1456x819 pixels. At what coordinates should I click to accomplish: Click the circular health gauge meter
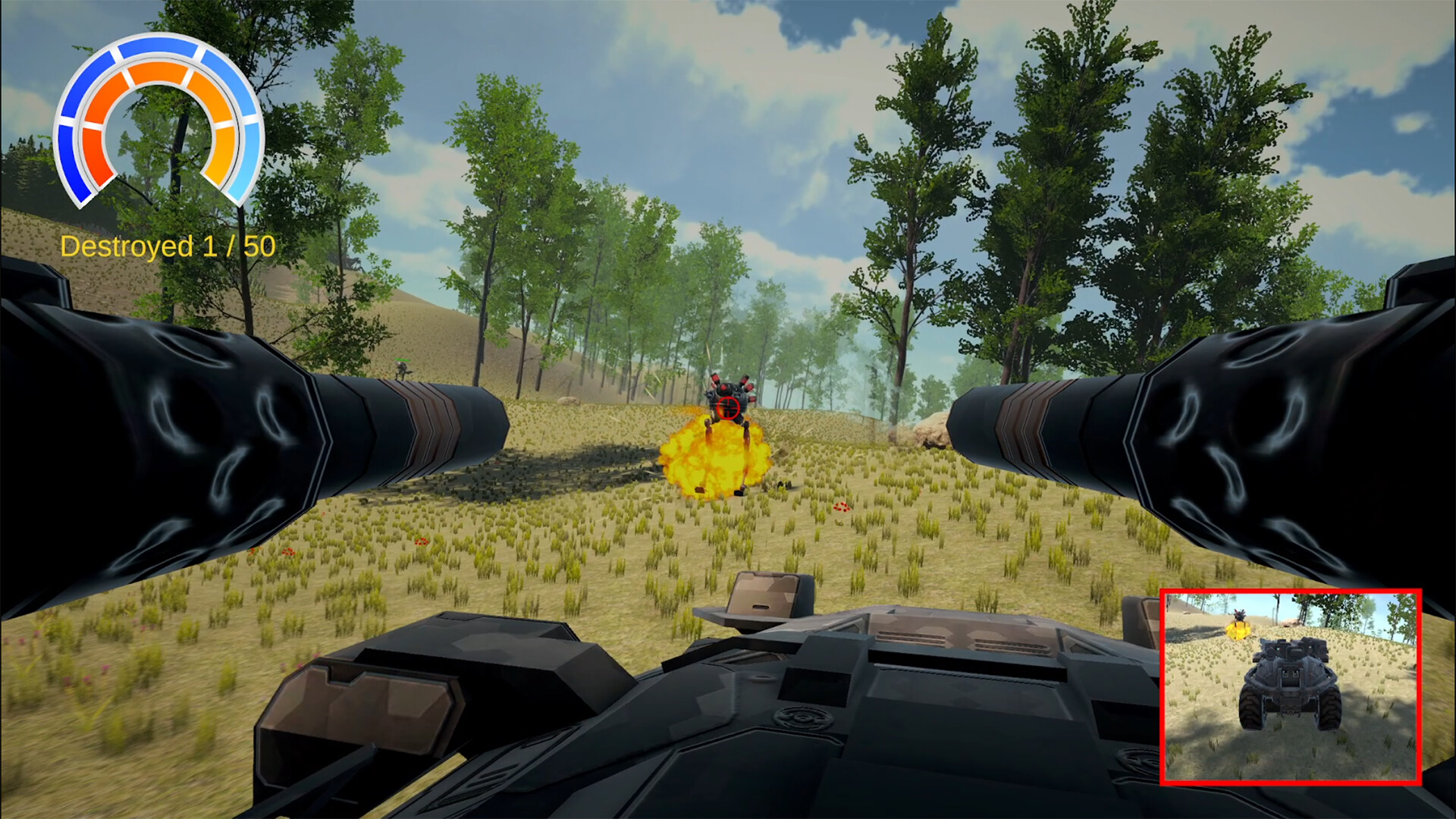159,121
